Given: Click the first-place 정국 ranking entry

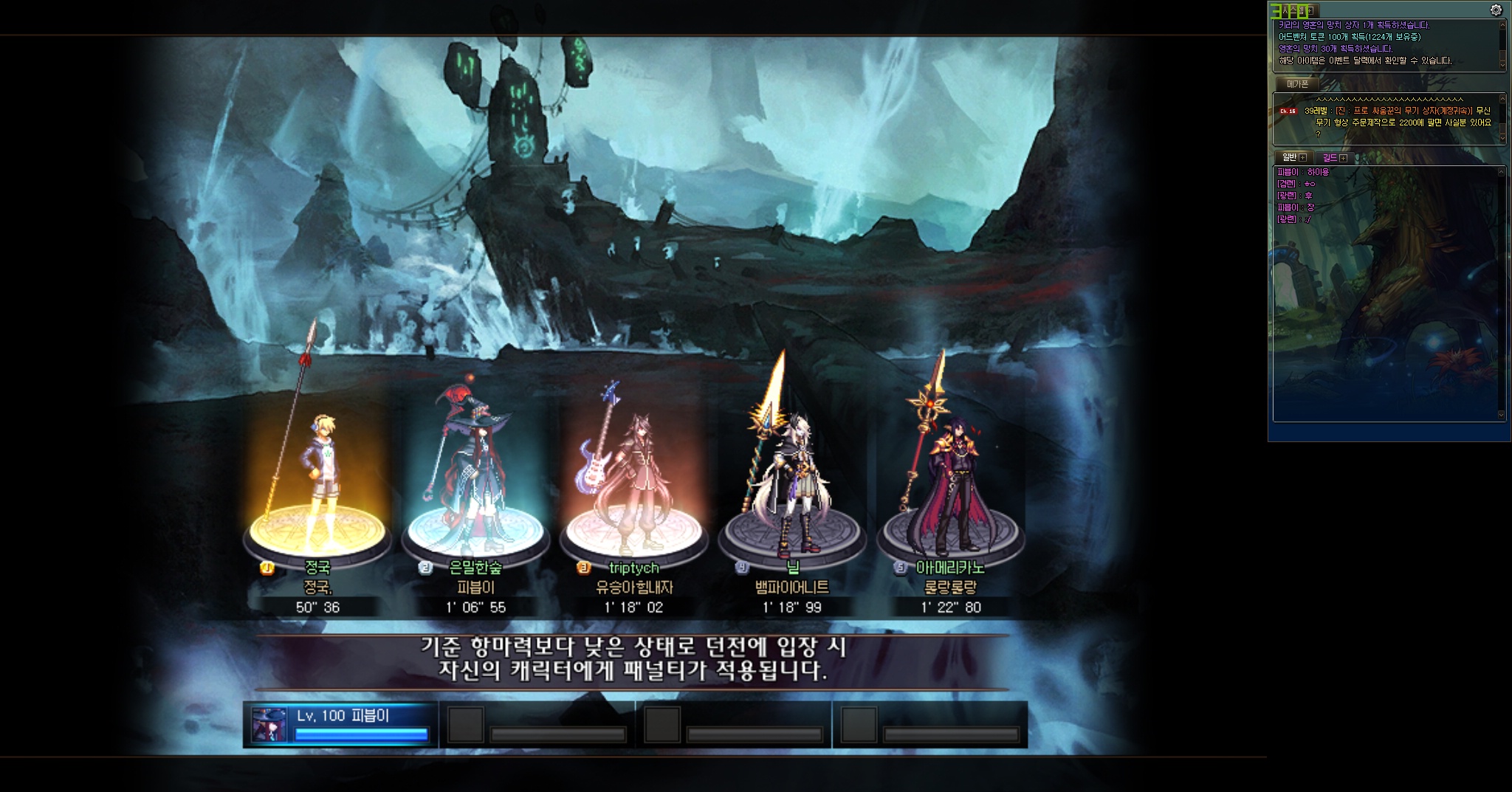Looking at the screenshot, I should coord(317,568).
